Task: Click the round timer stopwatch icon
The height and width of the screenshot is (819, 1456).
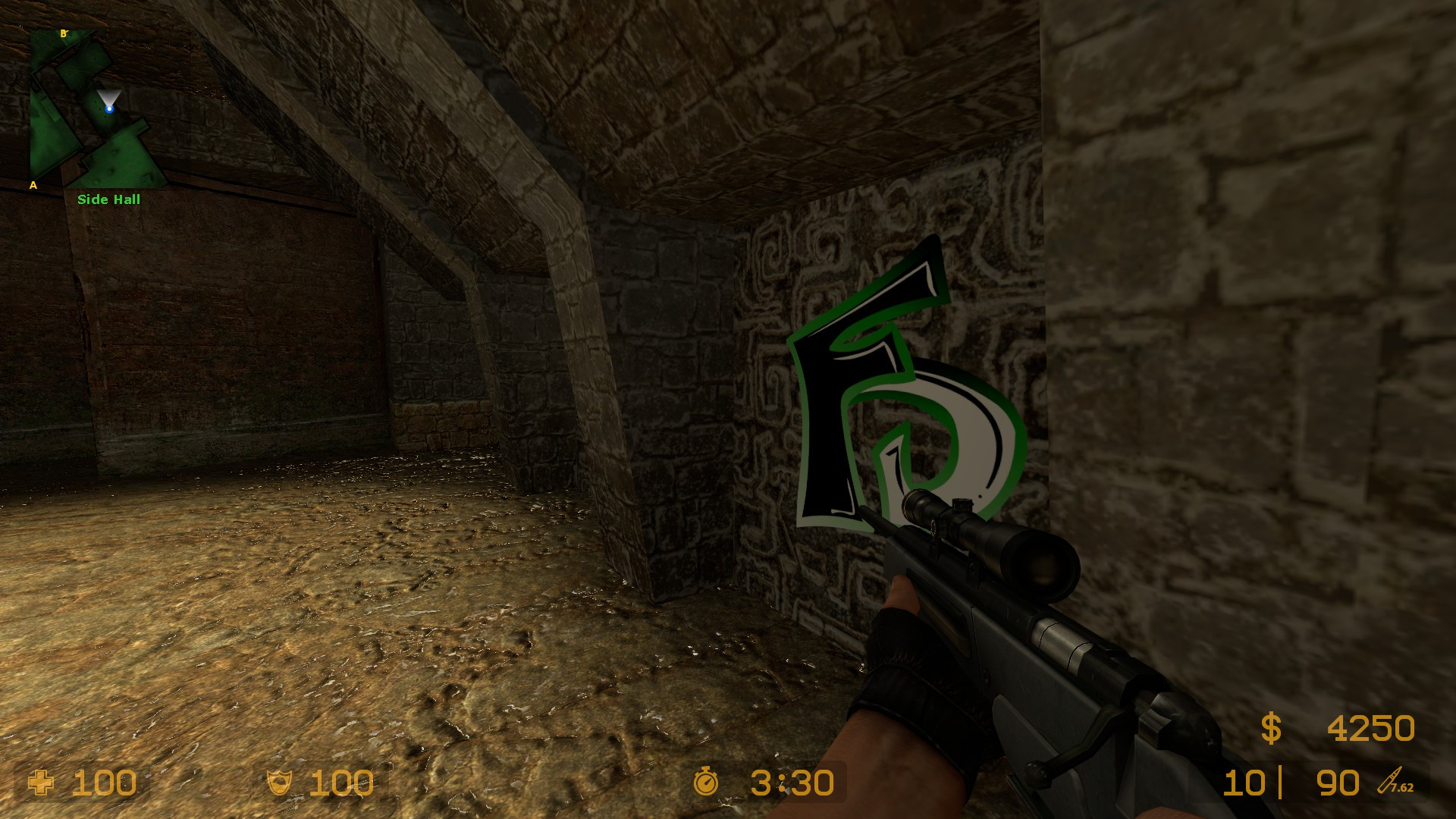Action: point(707,781)
